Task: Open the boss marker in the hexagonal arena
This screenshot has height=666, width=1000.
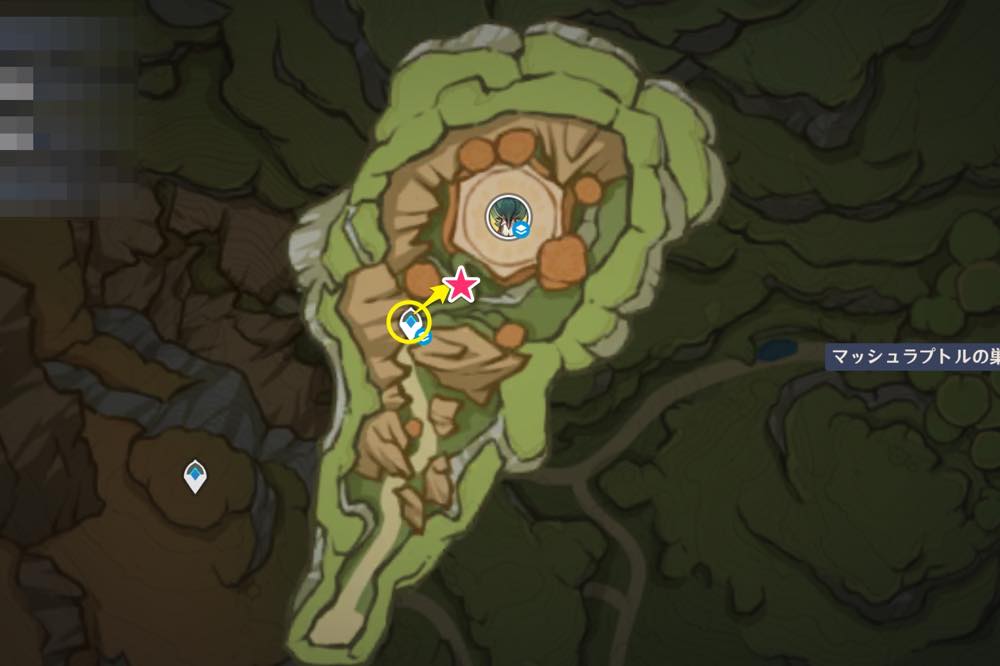Action: coord(503,214)
